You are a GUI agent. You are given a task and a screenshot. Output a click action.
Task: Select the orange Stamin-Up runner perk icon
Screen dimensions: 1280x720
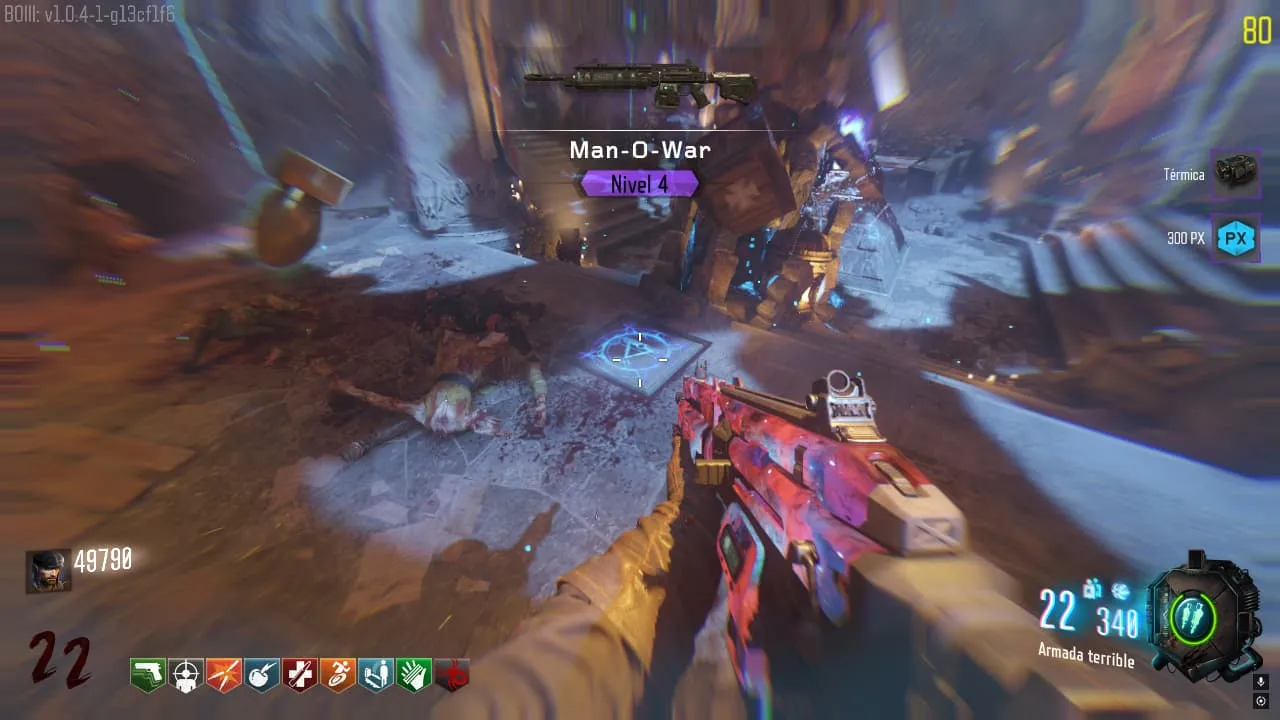(x=337, y=675)
